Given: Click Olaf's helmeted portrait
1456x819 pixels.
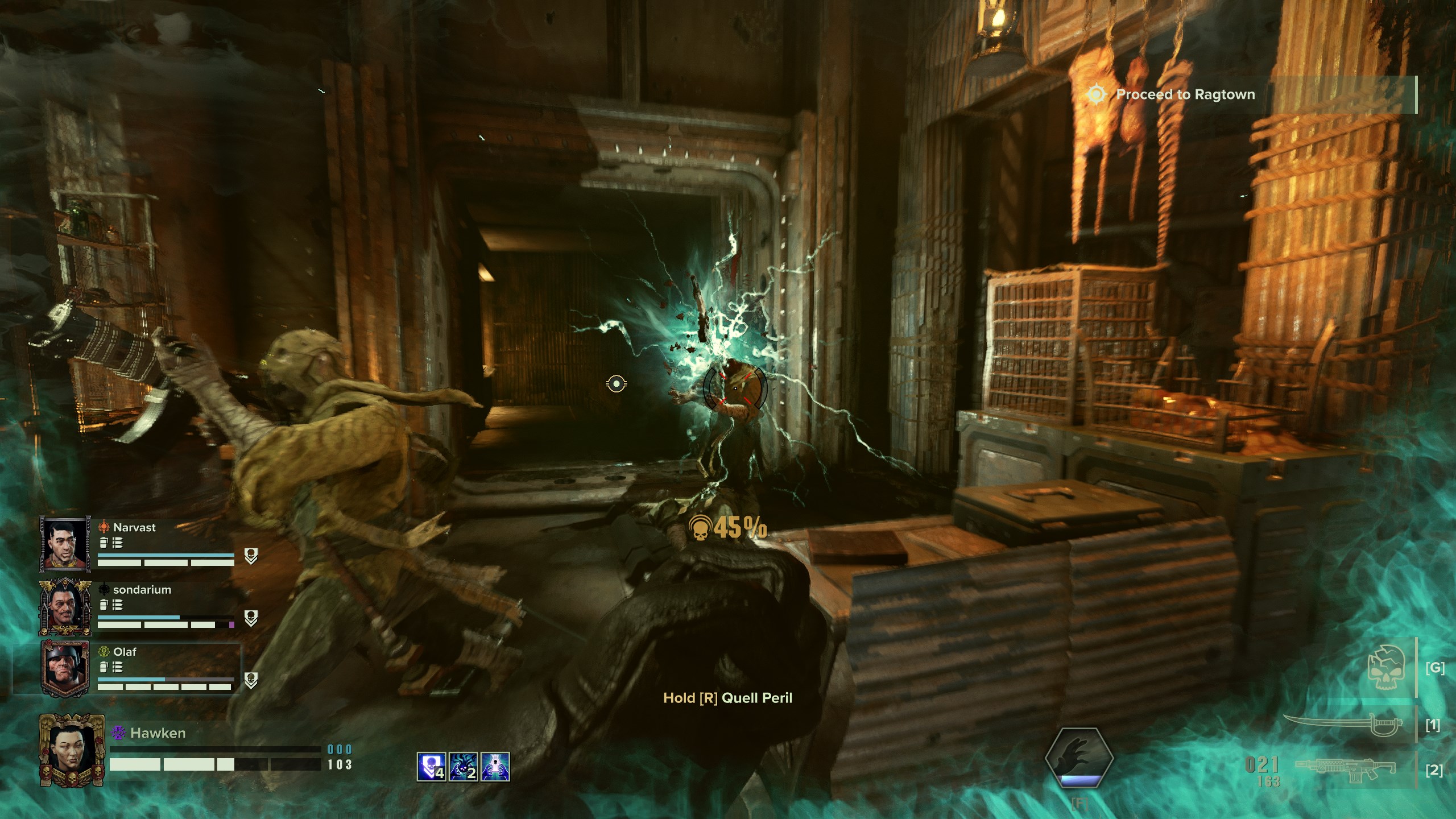Looking at the screenshot, I should point(65,668).
